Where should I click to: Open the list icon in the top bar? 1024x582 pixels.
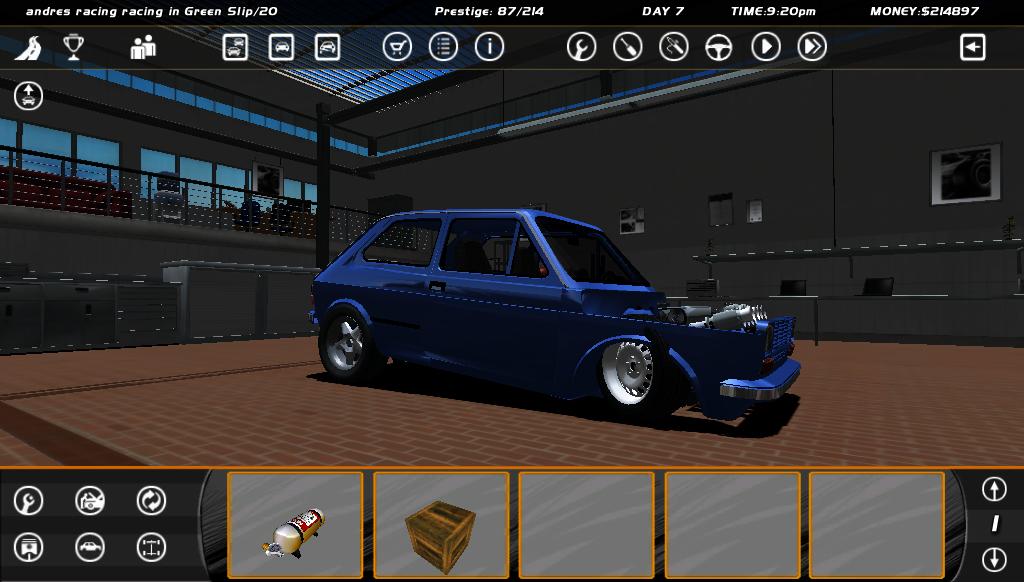pyautogui.click(x=443, y=47)
